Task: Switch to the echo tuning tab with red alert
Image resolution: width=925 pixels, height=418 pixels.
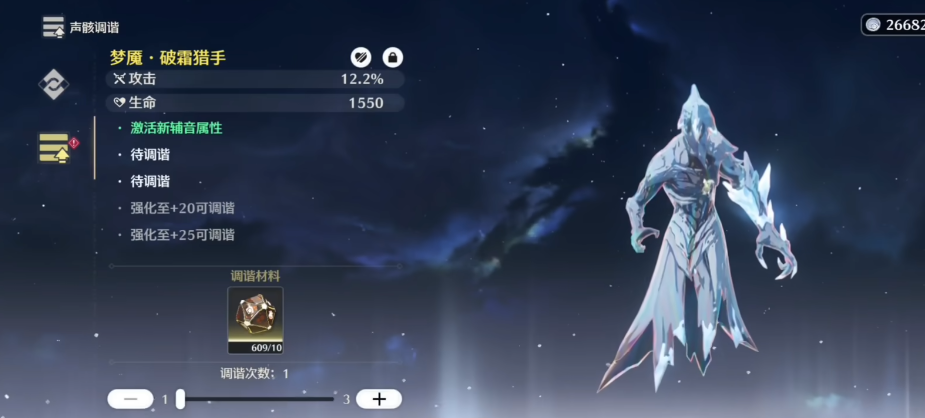Action: point(55,148)
